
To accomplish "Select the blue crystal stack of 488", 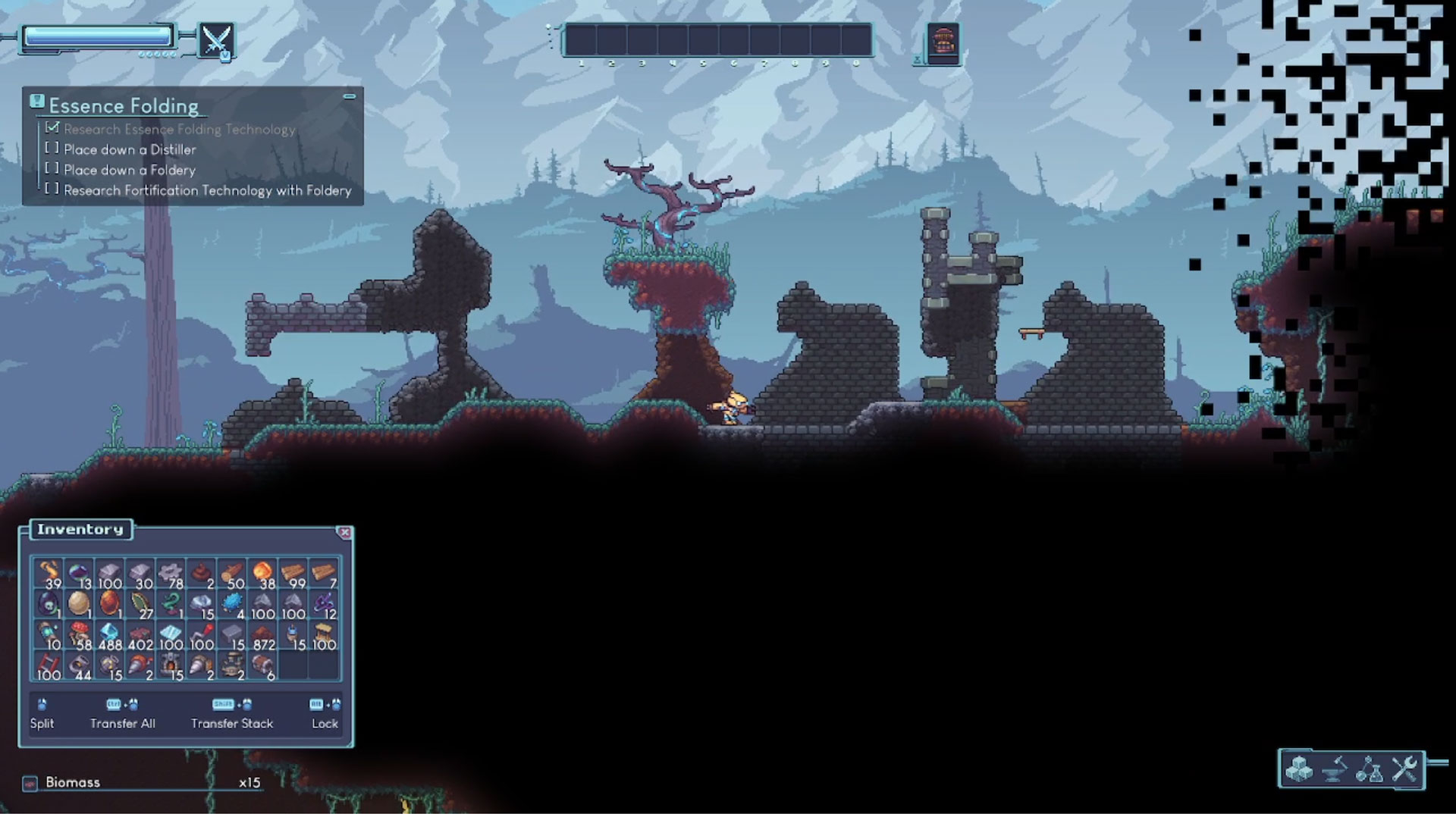I will click(x=110, y=635).
